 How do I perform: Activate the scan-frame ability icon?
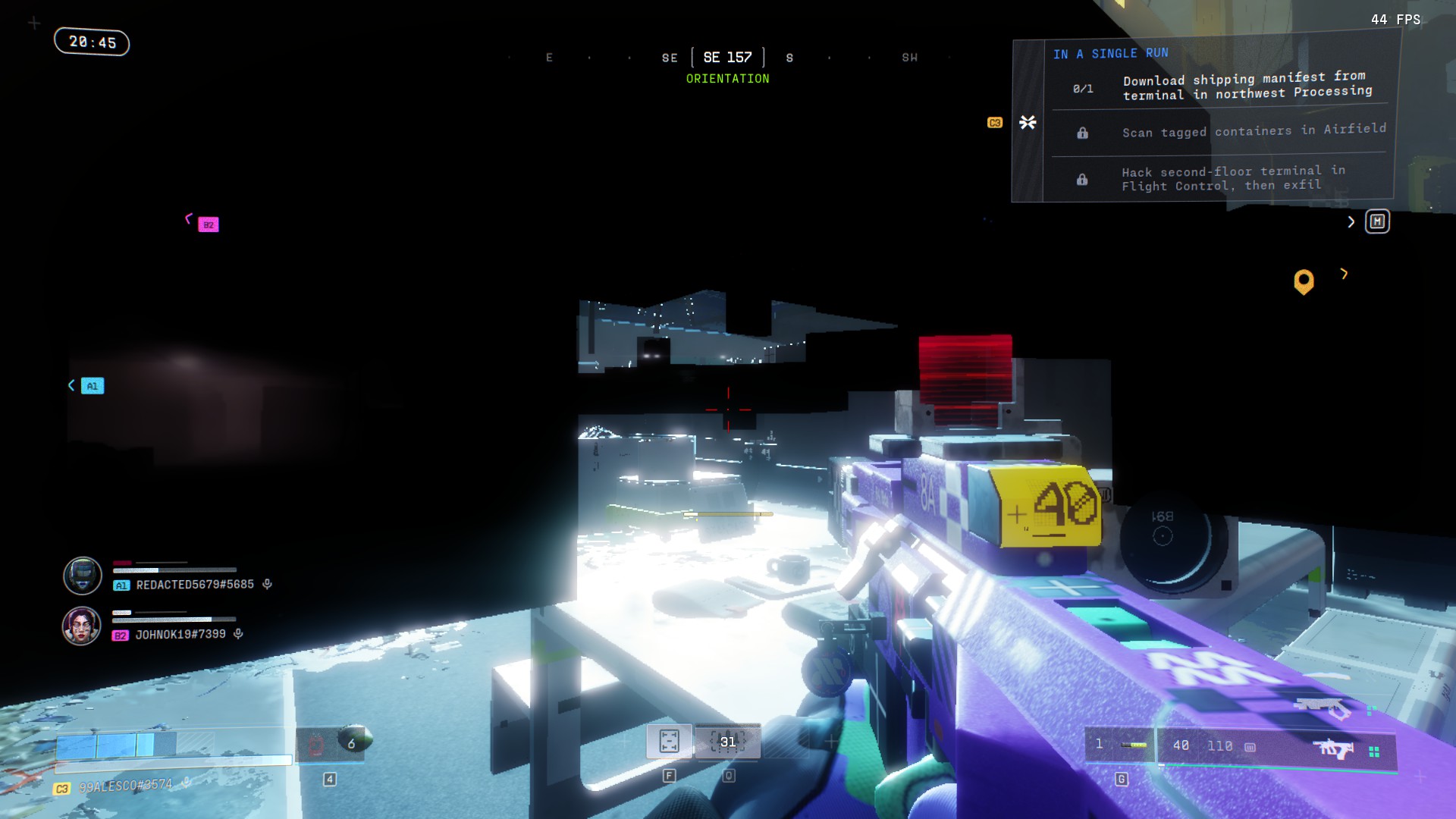click(x=669, y=741)
